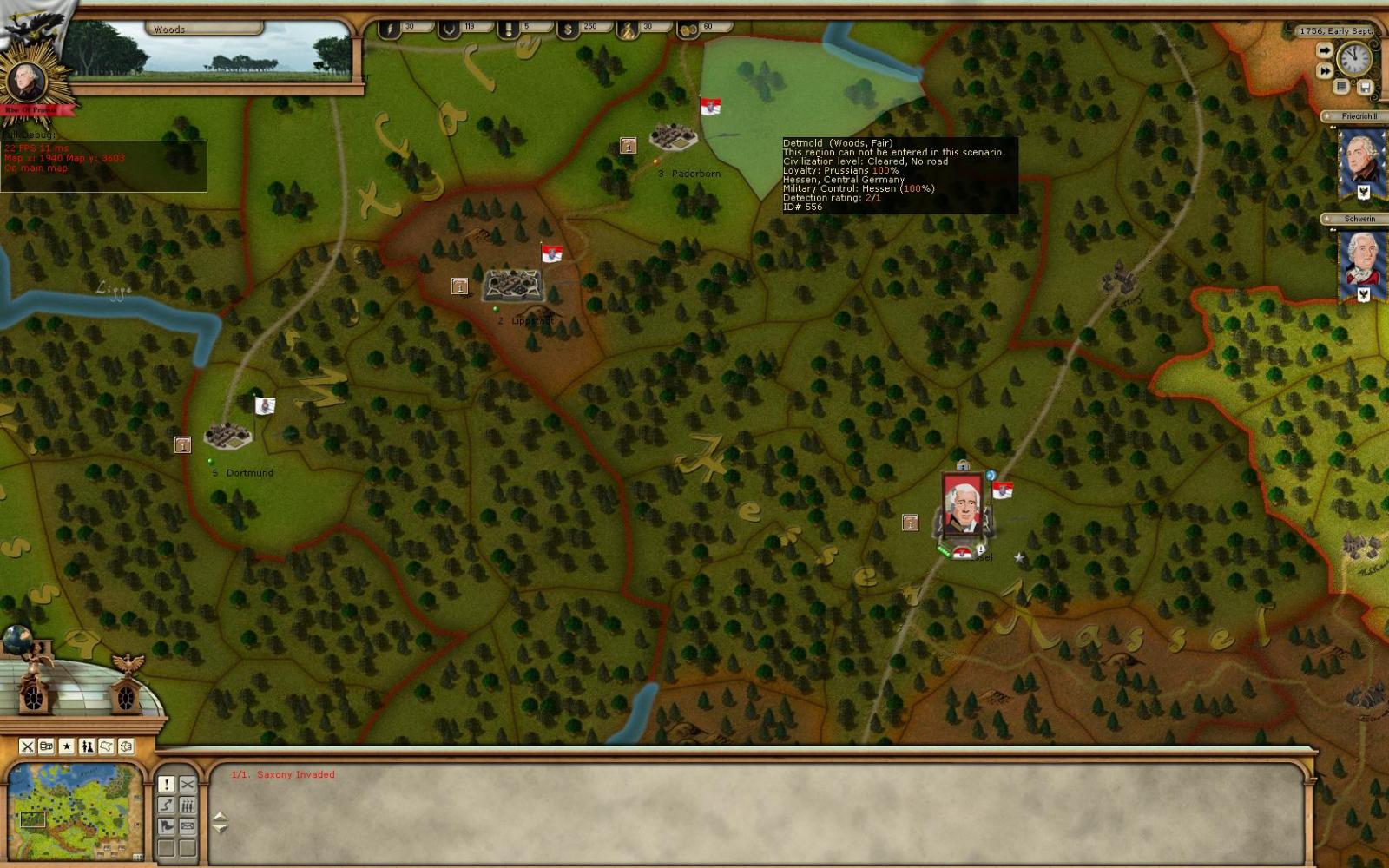Show messages with the exclamation-mark log filter
This screenshot has width=1389, height=868.
(166, 785)
